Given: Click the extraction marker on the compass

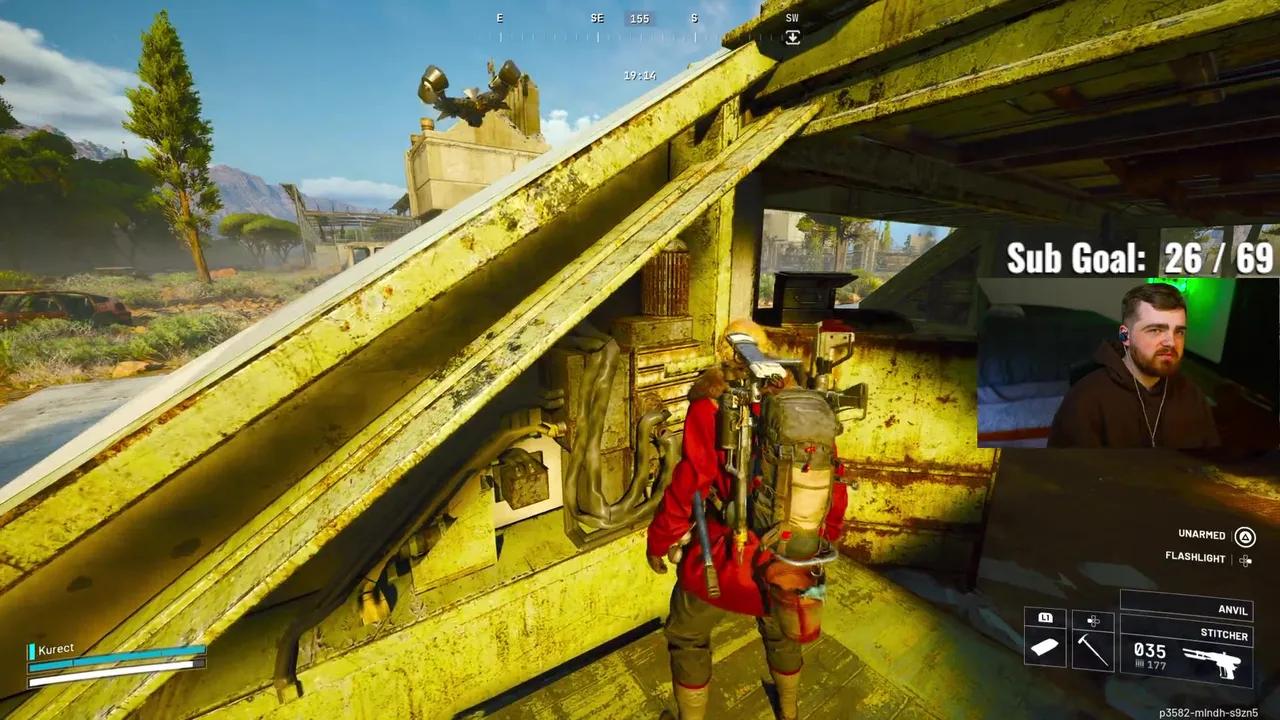Looking at the screenshot, I should [x=792, y=37].
